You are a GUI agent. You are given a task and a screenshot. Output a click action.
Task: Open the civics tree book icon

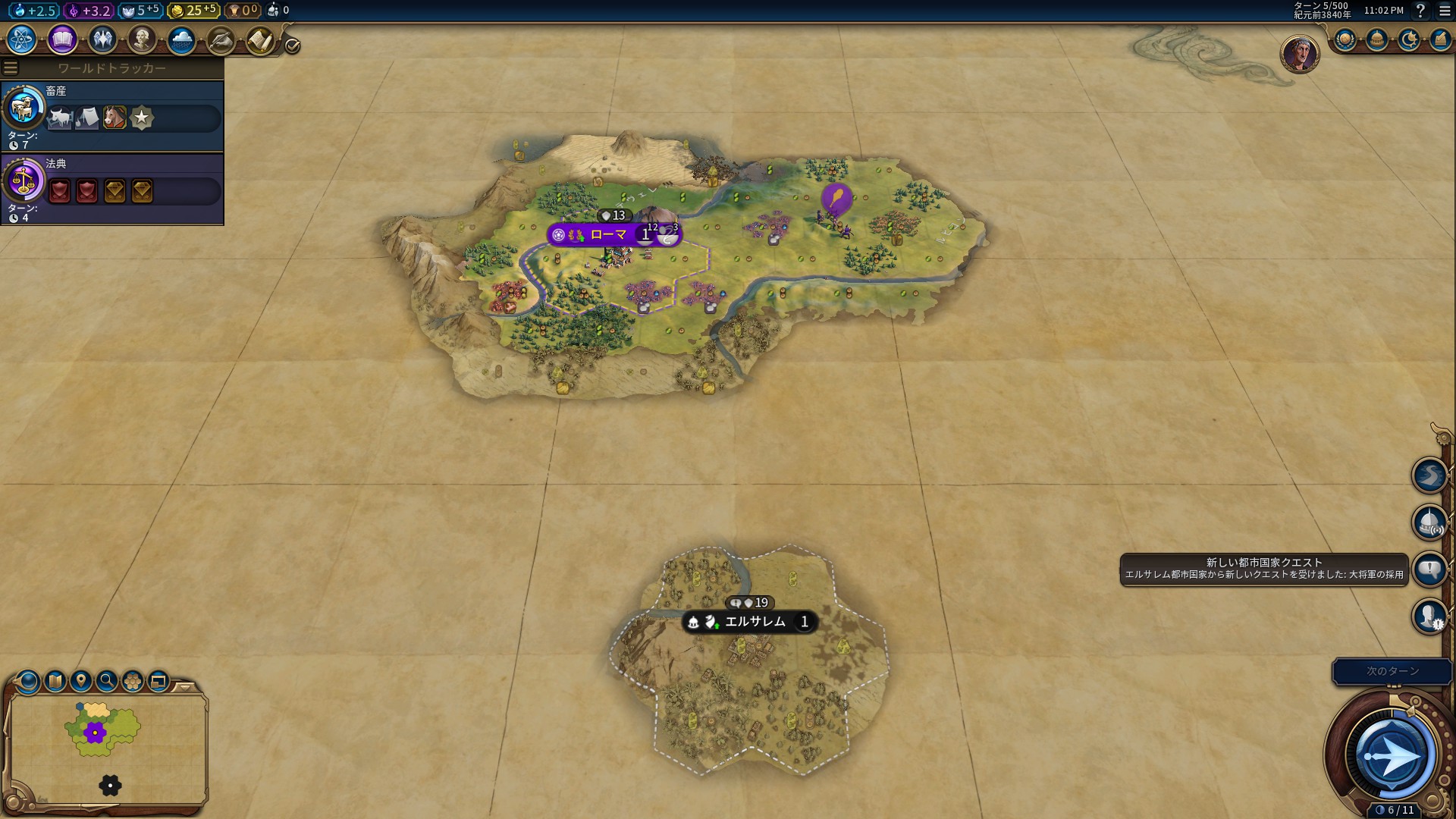[x=62, y=39]
